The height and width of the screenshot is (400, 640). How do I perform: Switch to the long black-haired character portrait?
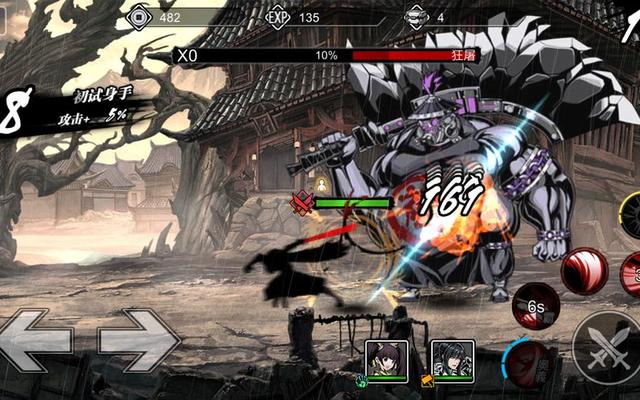click(452, 360)
